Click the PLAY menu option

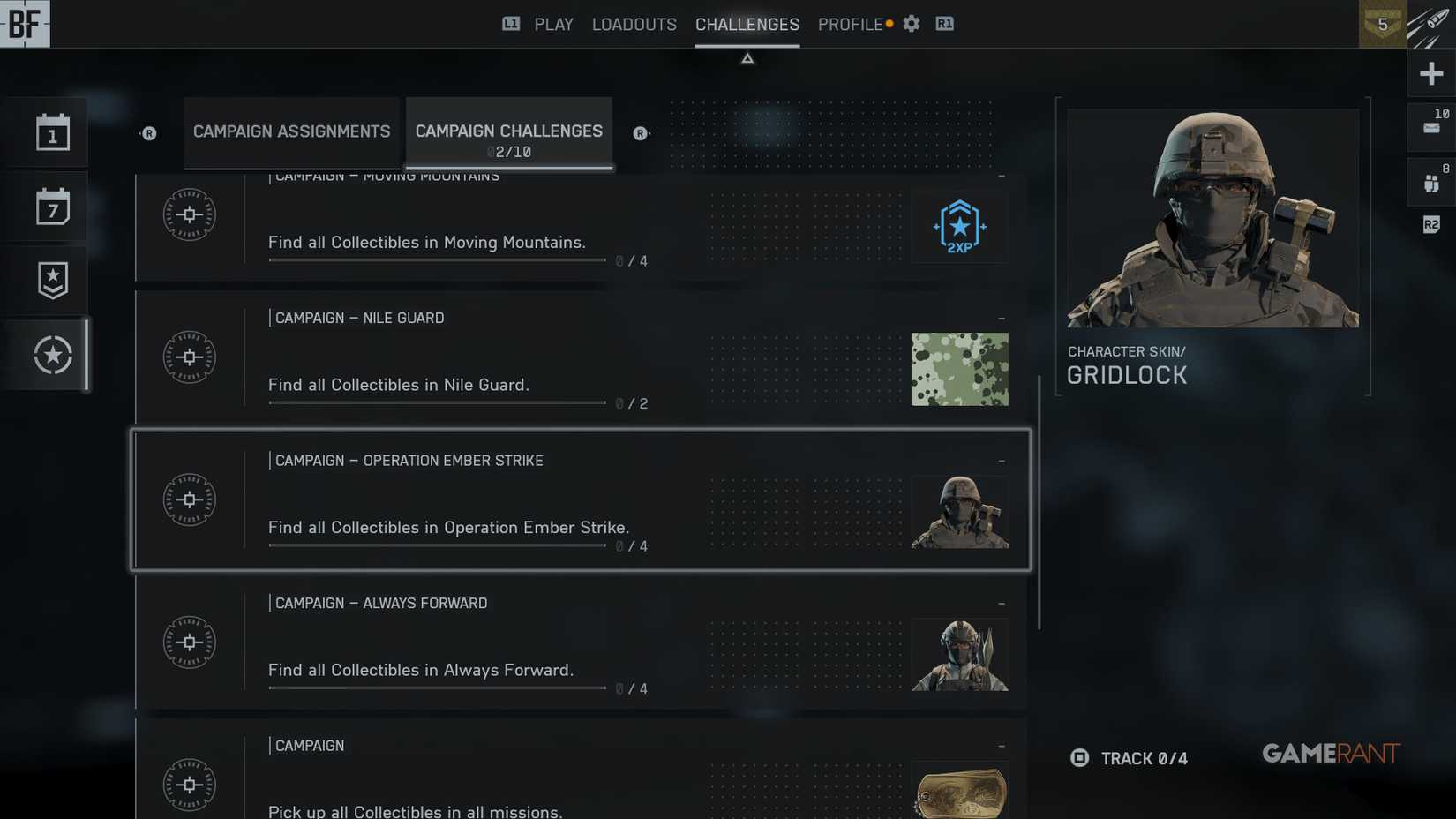(553, 24)
